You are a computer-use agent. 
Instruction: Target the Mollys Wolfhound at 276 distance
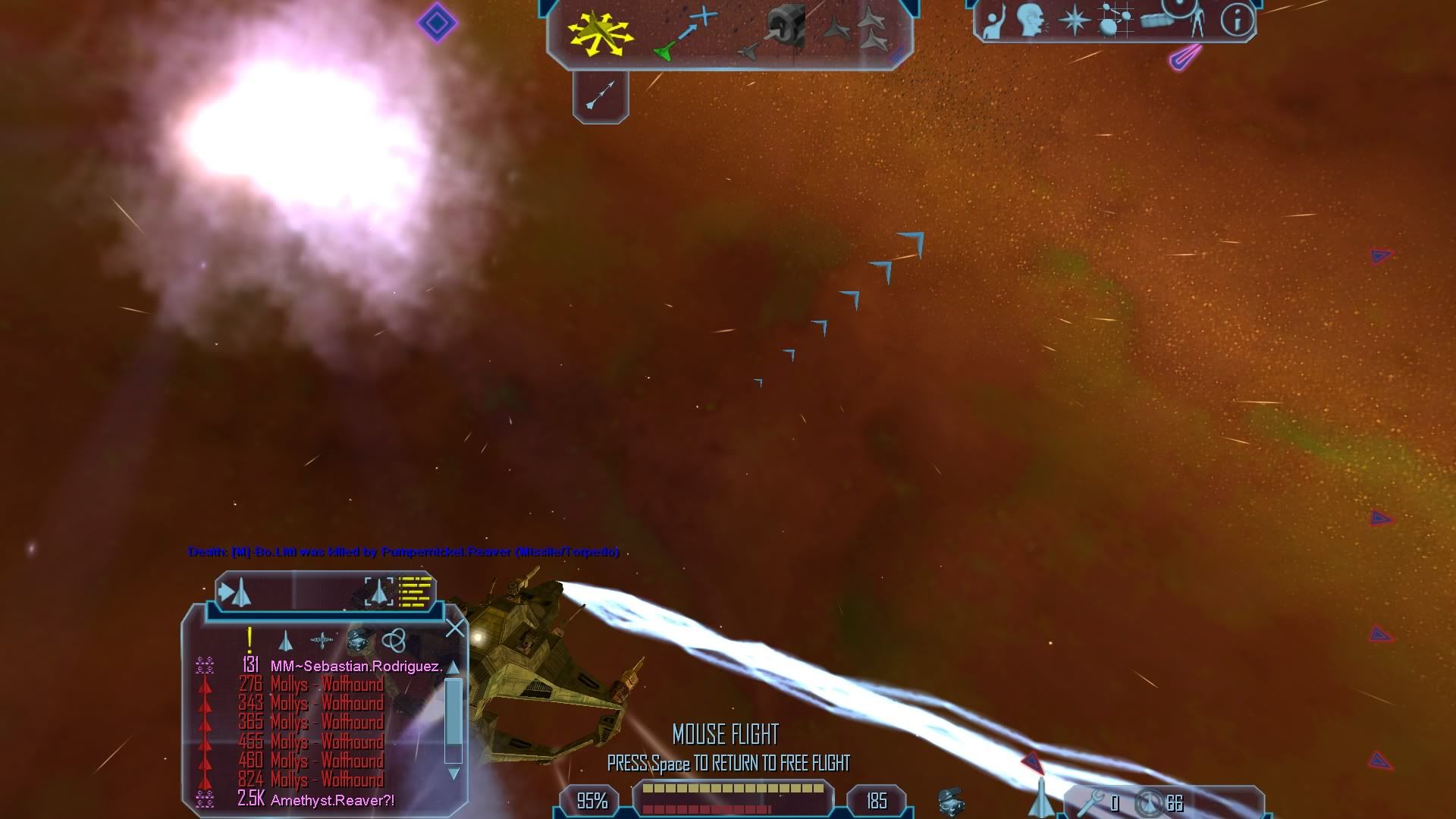327,685
